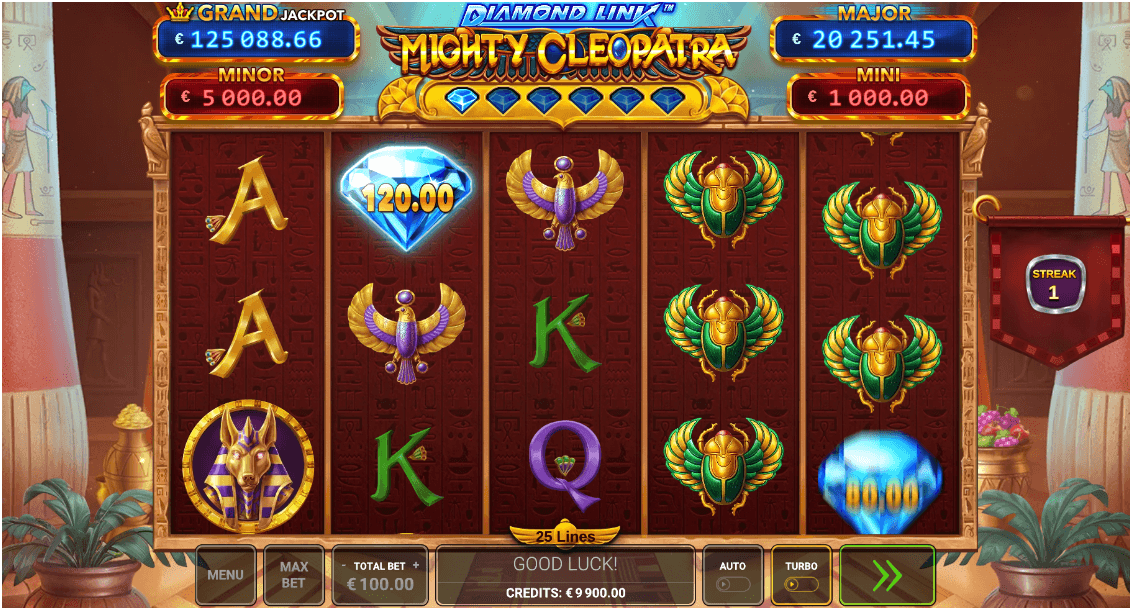Increase total bet with the plus sign

point(416,566)
